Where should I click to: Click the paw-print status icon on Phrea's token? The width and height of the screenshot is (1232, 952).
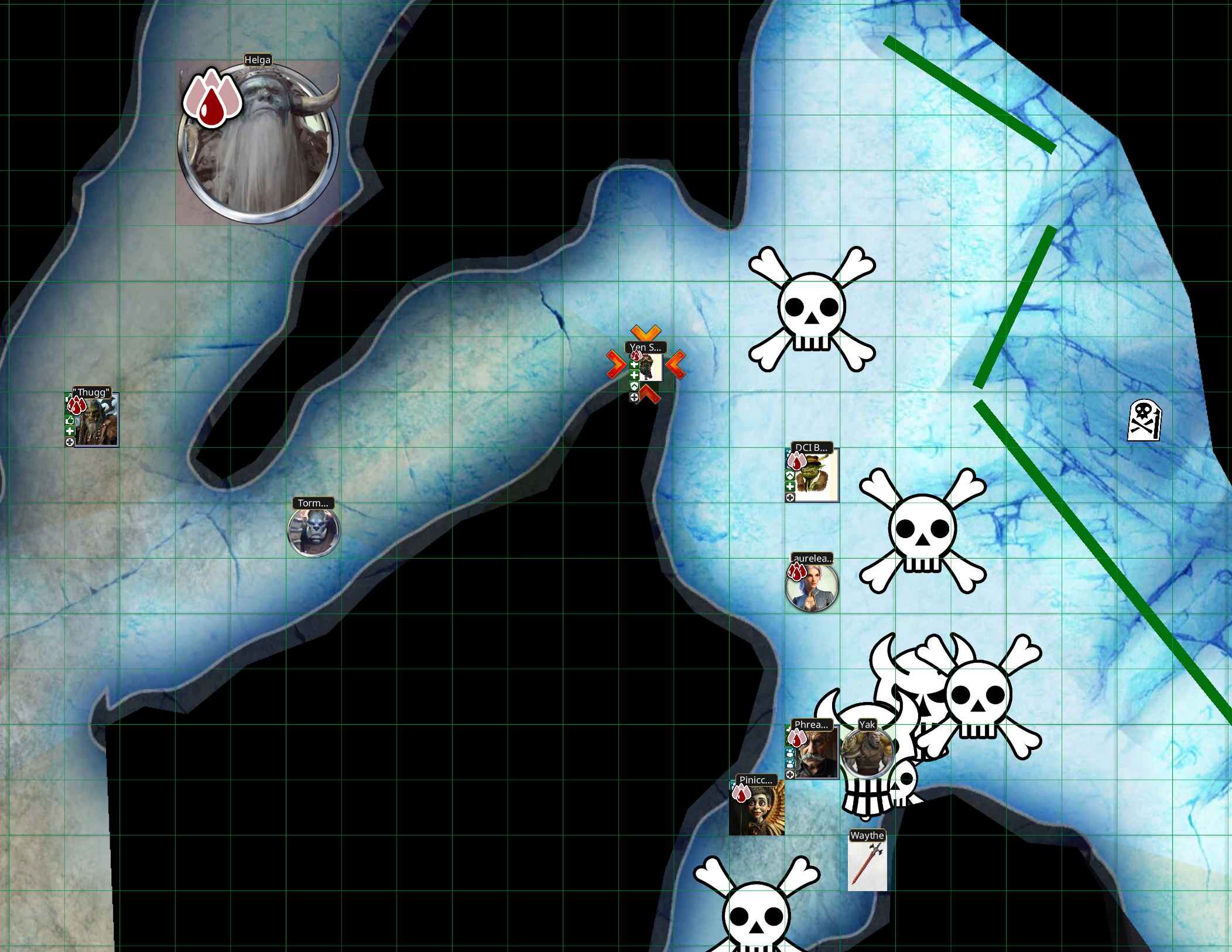click(x=790, y=753)
